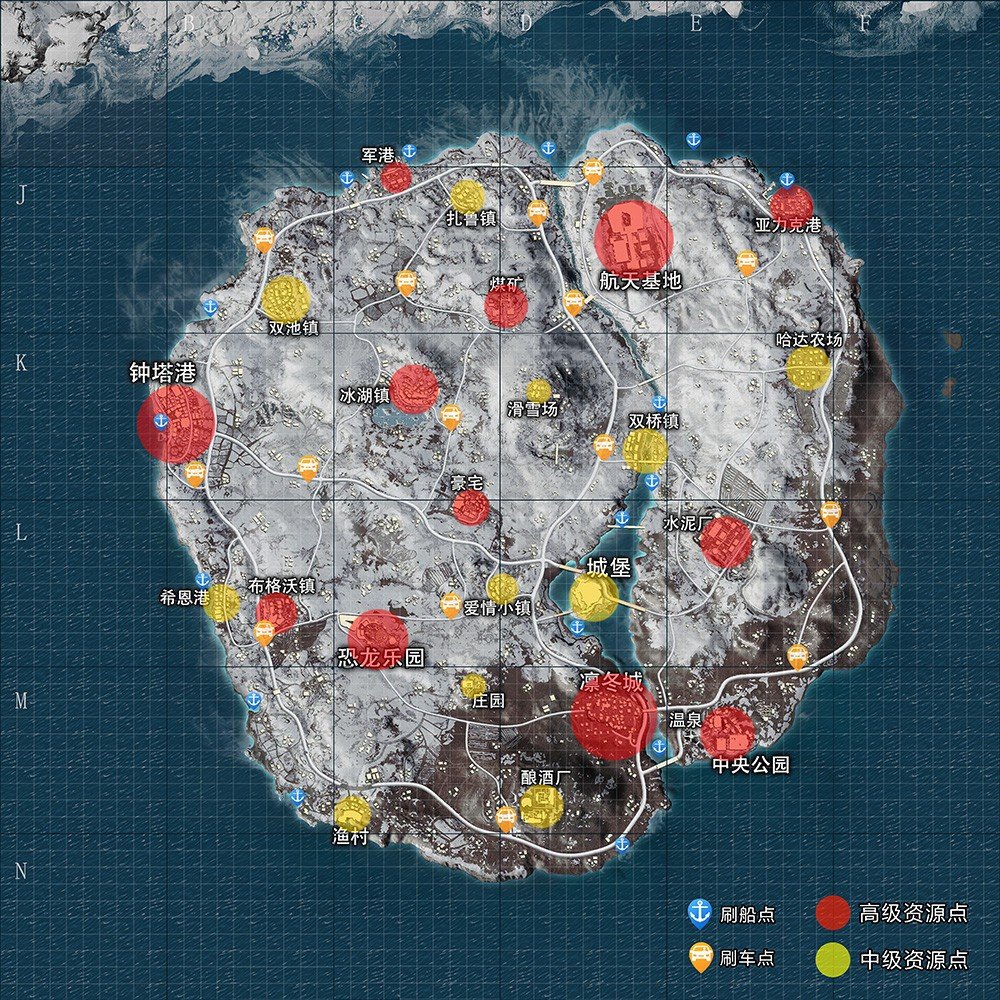Image resolution: width=1000 pixels, height=1000 pixels.
Task: Click the 扎鲁镇 yellow resource circle
Action: tap(467, 196)
